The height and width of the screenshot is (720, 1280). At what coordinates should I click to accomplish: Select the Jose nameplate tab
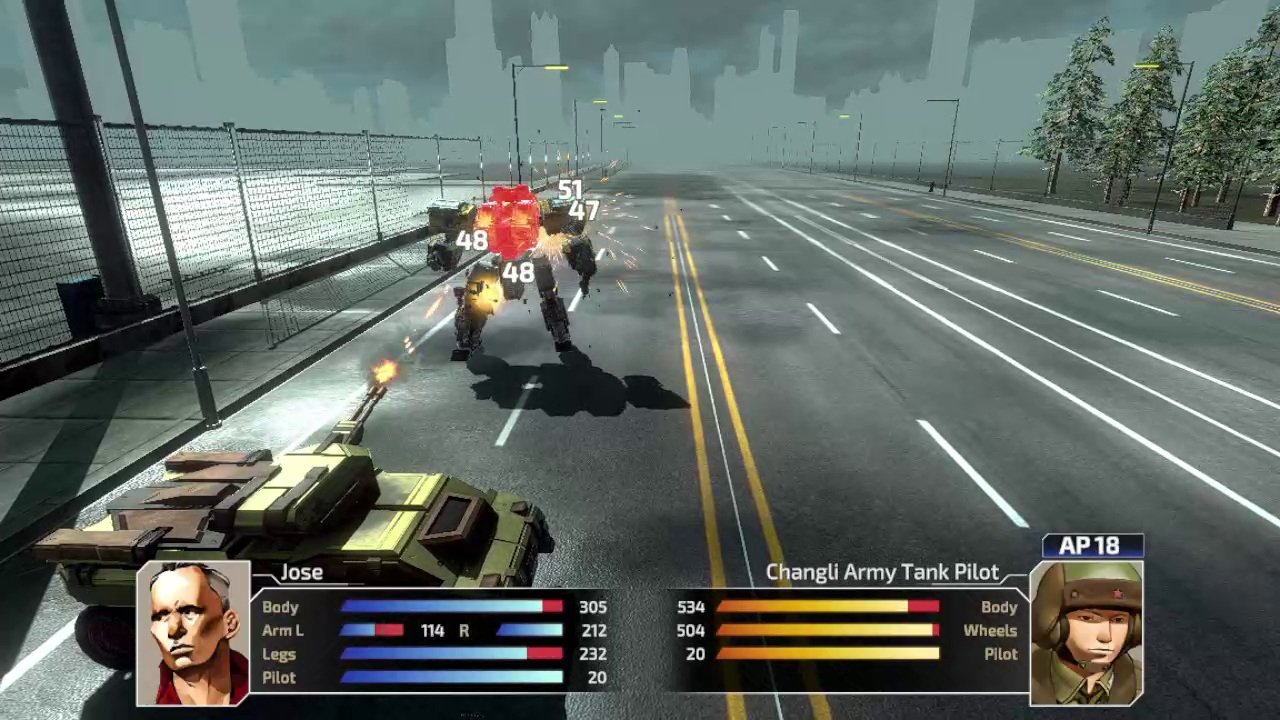[300, 572]
